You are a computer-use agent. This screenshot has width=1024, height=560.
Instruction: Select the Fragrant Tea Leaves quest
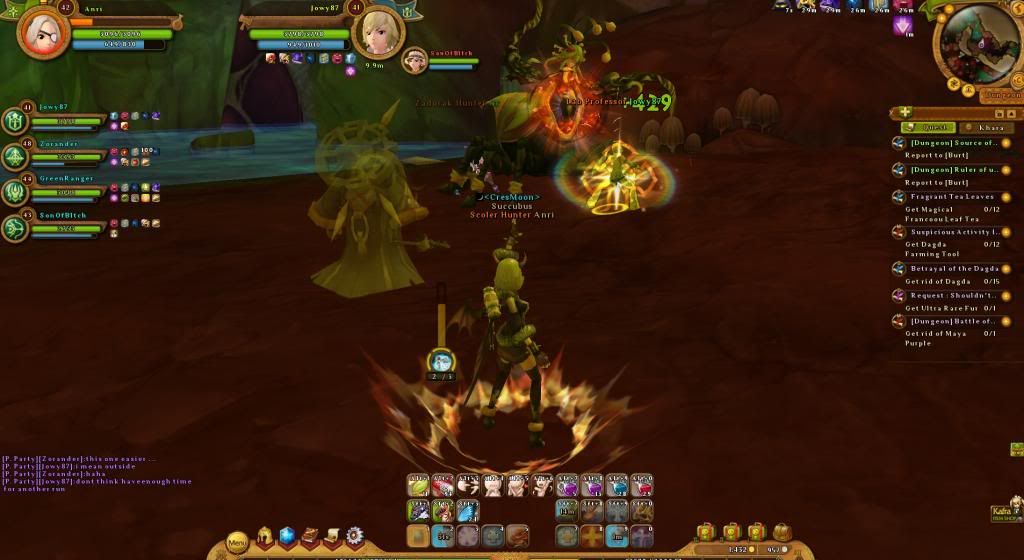[x=954, y=197]
